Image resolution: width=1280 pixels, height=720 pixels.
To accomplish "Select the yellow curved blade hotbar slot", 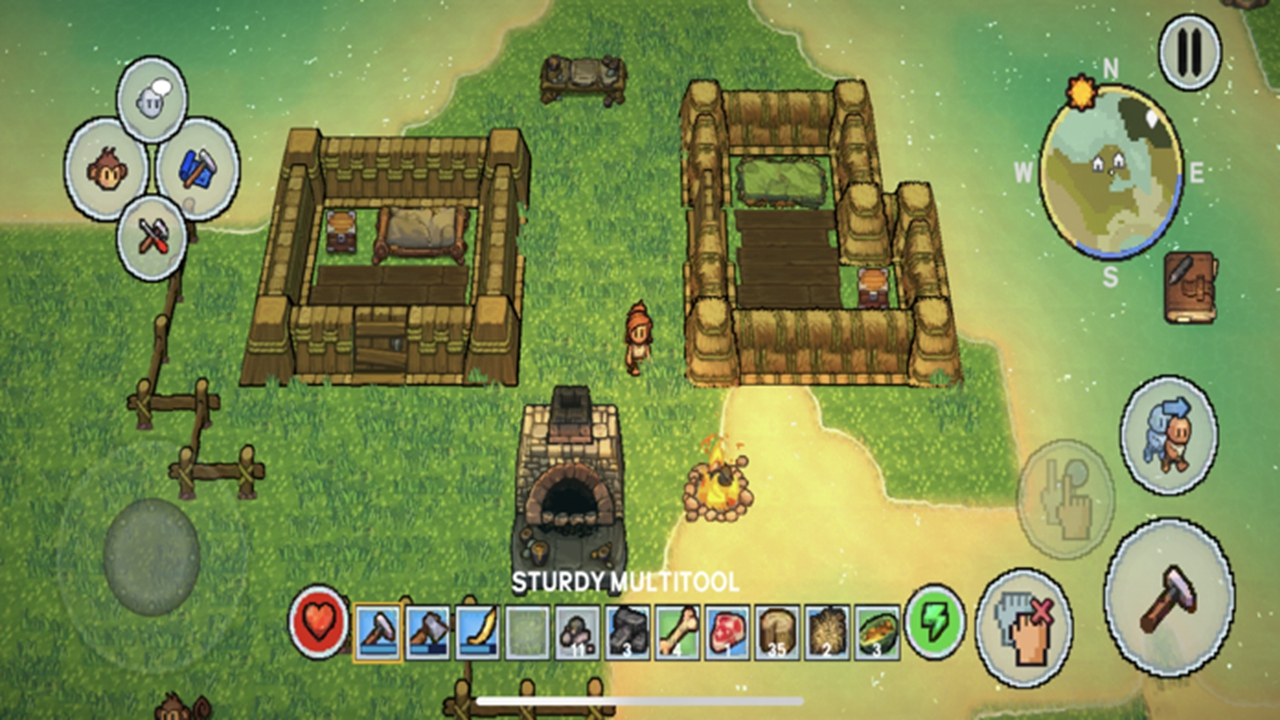I will pyautogui.click(x=478, y=632).
